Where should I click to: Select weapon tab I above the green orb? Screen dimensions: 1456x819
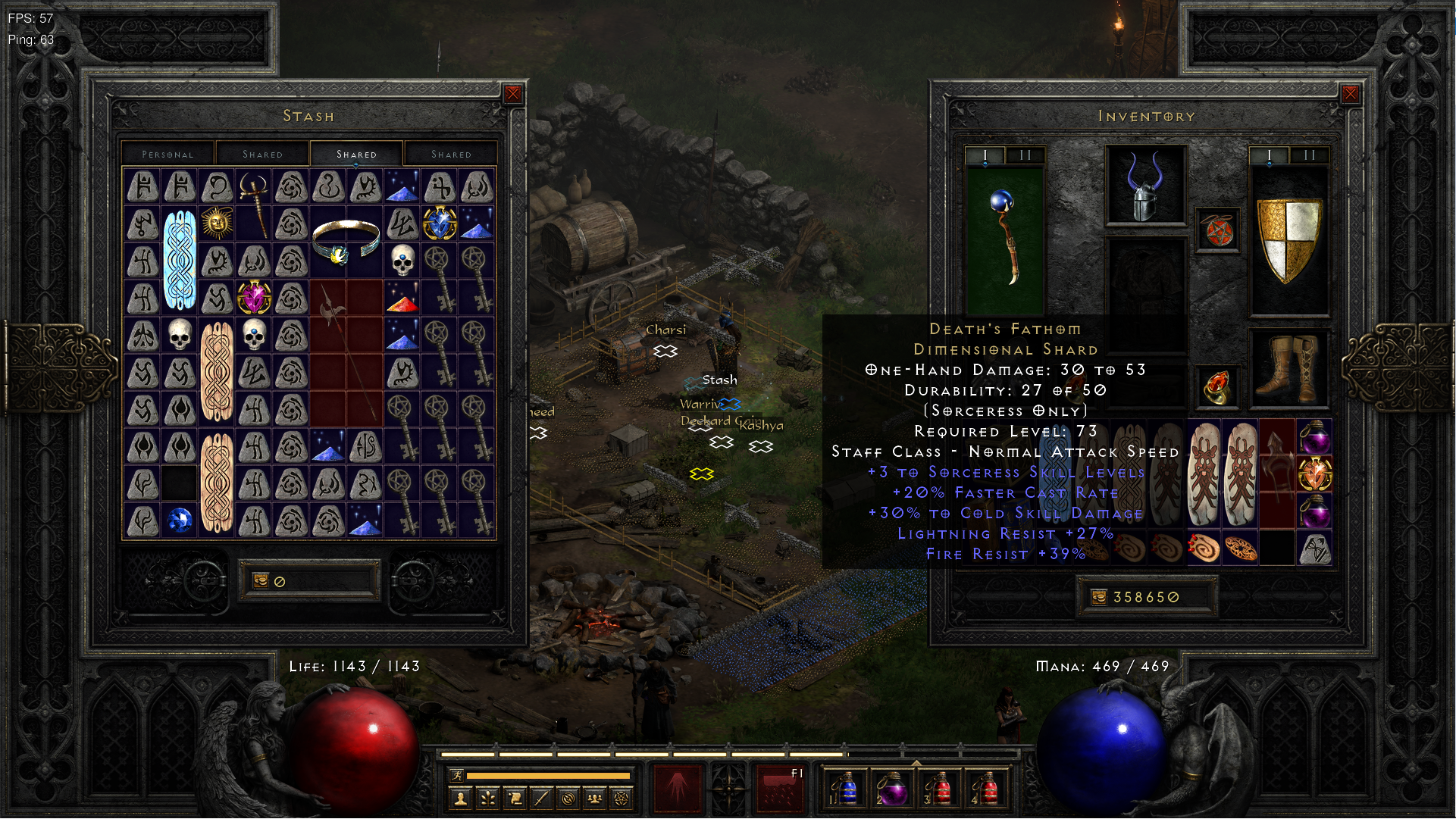pyautogui.click(x=984, y=153)
